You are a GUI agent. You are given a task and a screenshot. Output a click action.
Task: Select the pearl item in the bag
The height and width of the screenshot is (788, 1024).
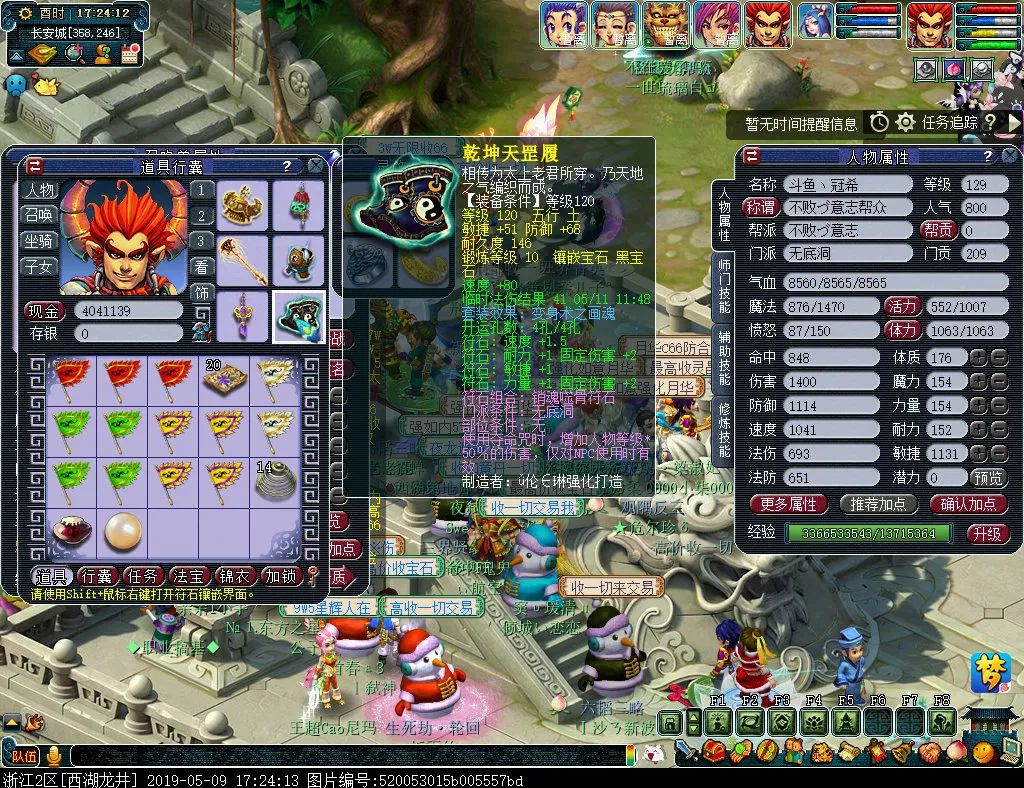(121, 532)
